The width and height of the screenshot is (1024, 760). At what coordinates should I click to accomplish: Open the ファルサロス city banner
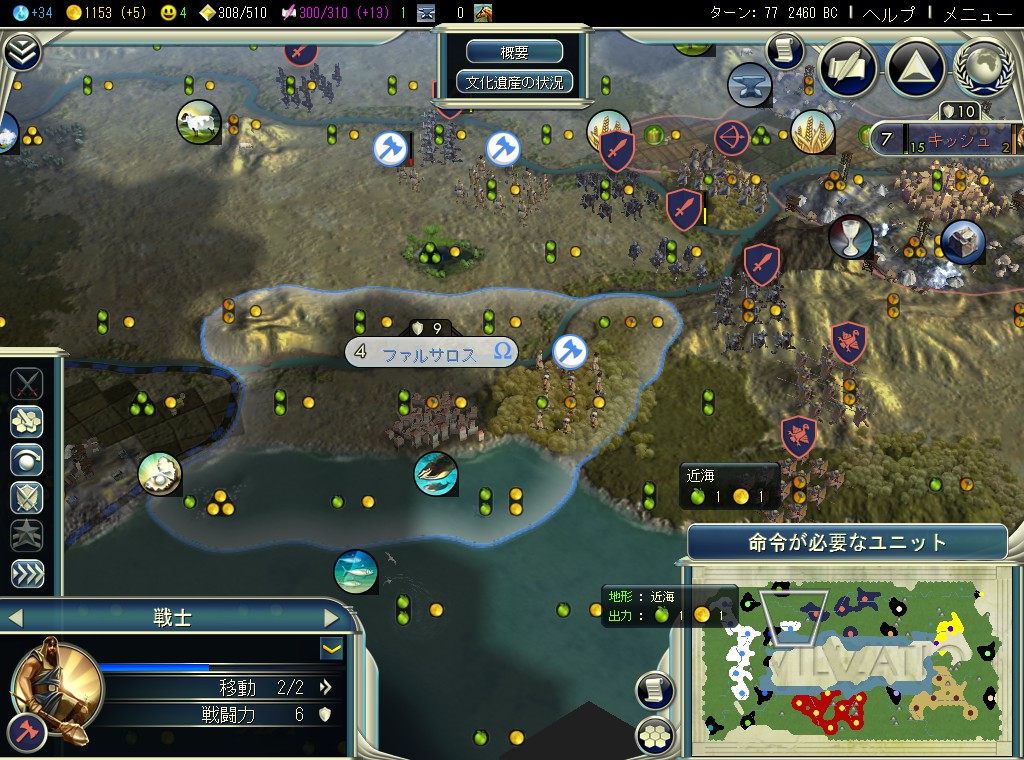pyautogui.click(x=432, y=353)
